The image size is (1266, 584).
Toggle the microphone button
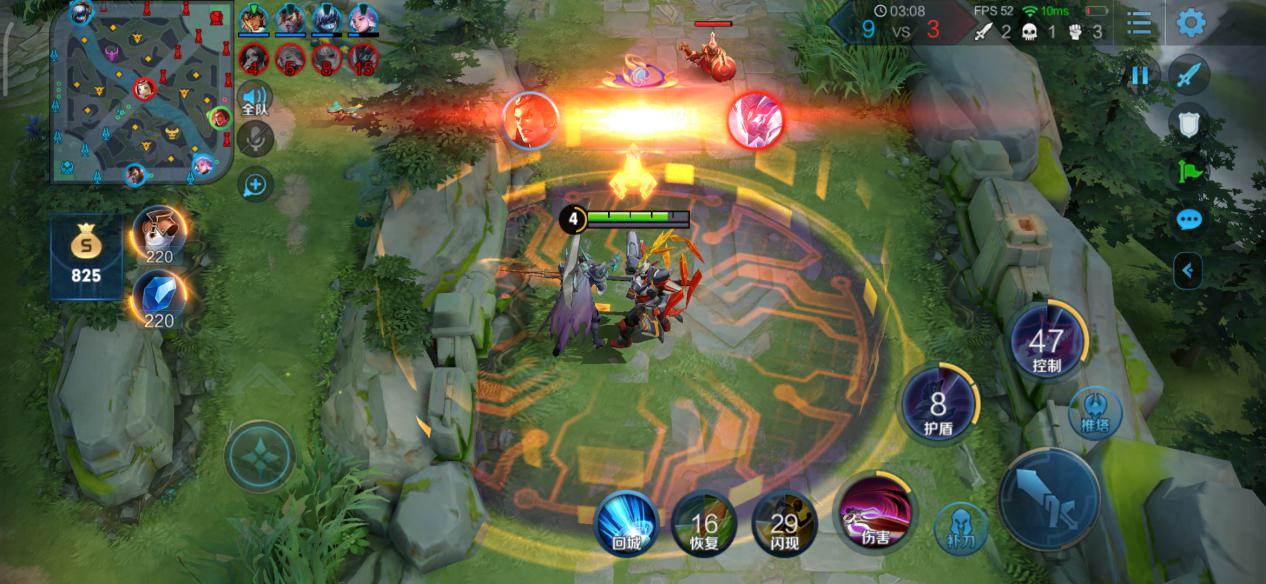255,140
